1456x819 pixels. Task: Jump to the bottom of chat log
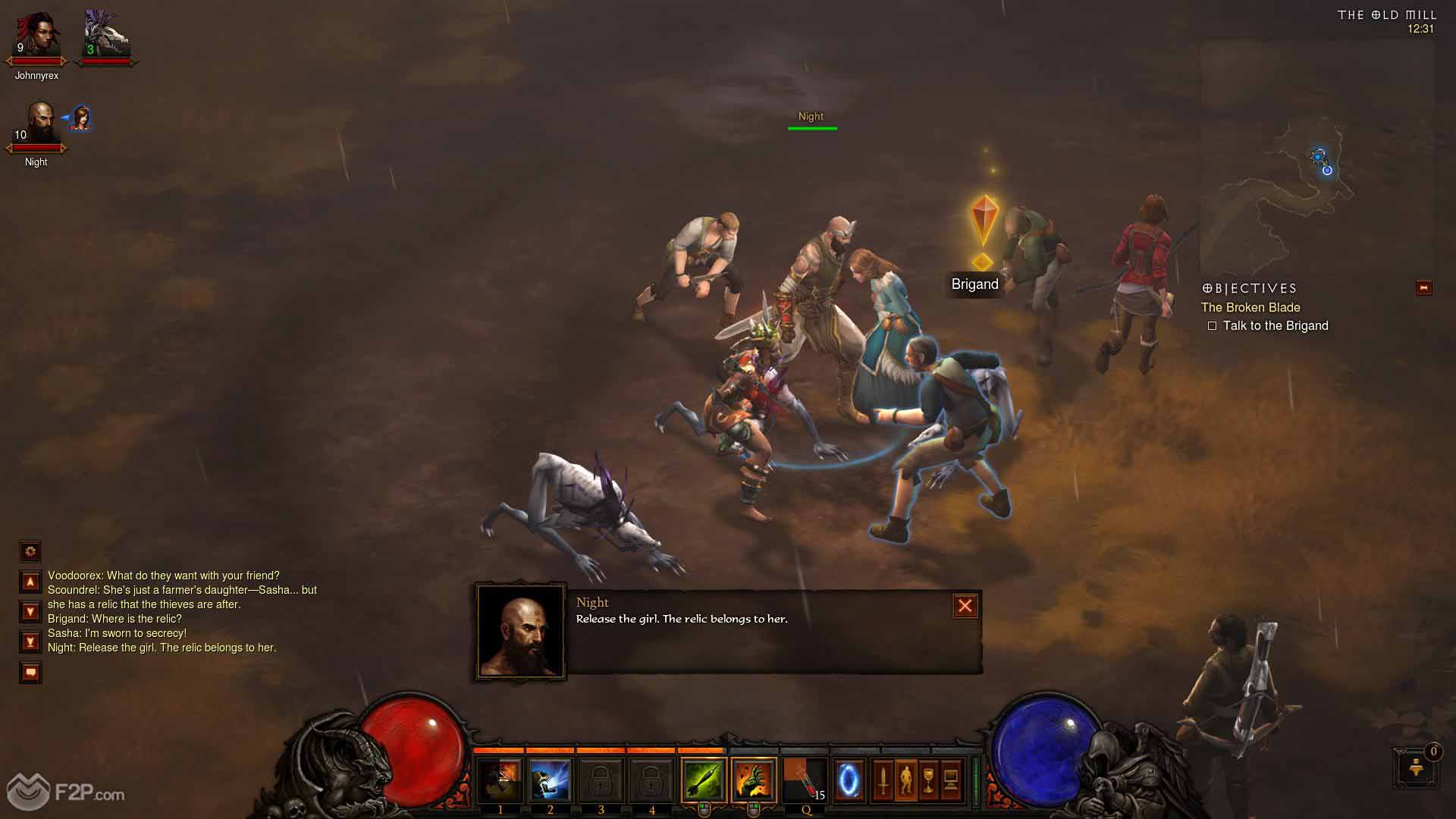click(30, 642)
